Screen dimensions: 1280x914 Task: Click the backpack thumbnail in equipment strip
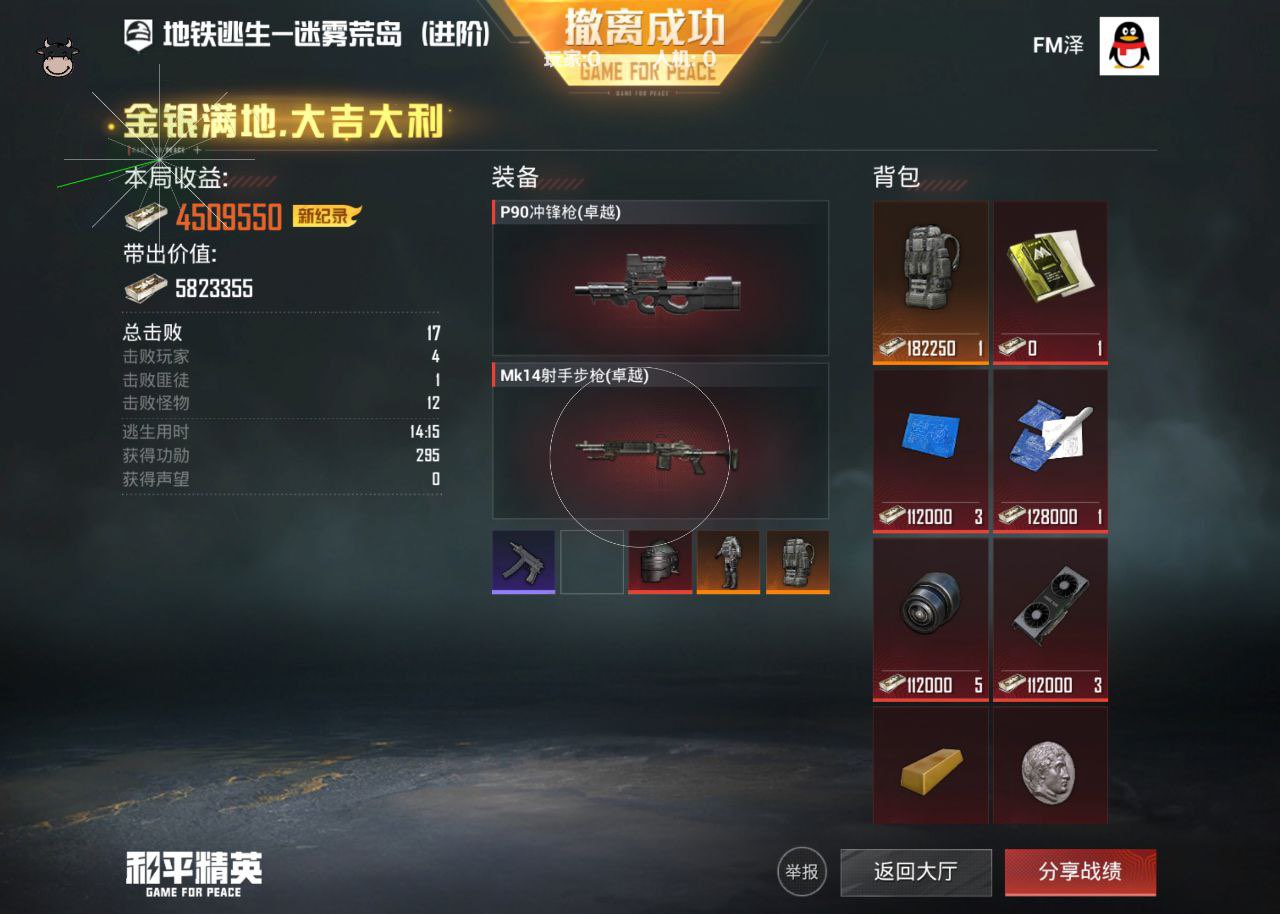(797, 562)
